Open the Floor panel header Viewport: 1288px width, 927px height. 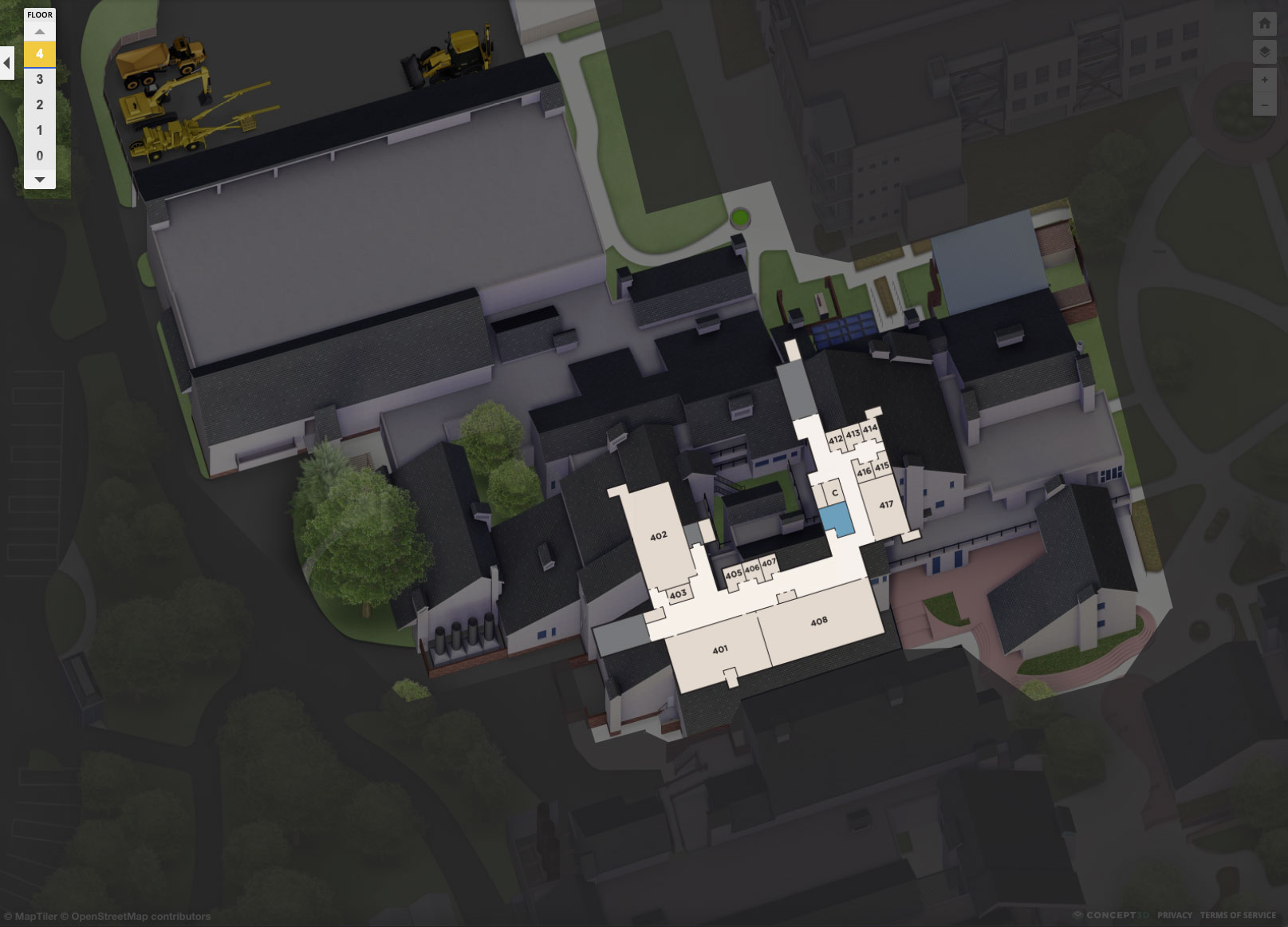[38, 14]
